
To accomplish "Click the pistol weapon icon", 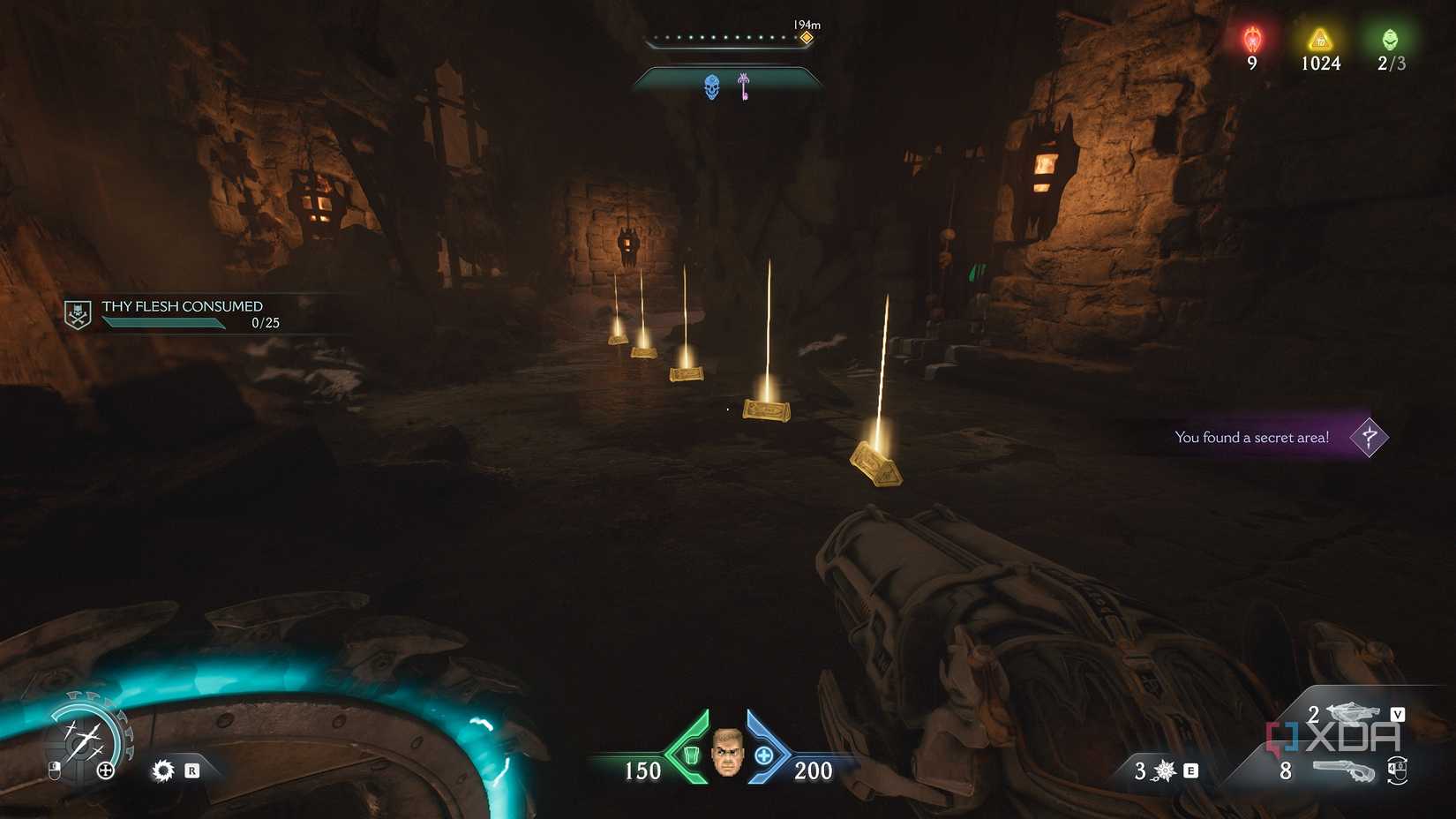I will pos(1345,769).
